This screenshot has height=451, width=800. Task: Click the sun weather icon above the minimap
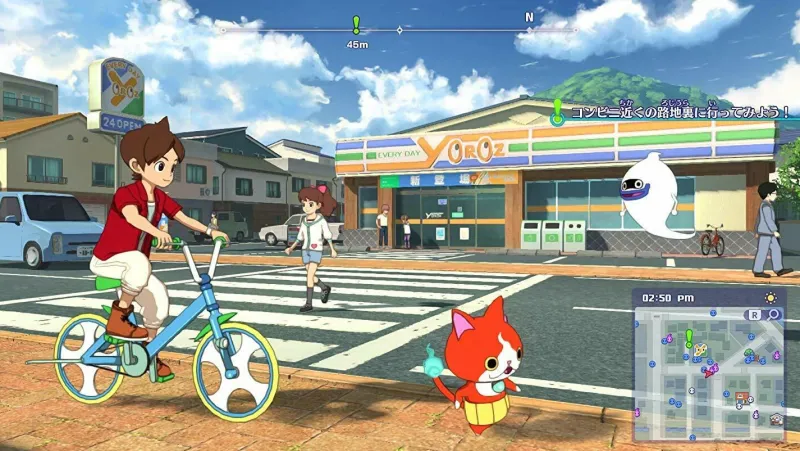[x=771, y=297]
